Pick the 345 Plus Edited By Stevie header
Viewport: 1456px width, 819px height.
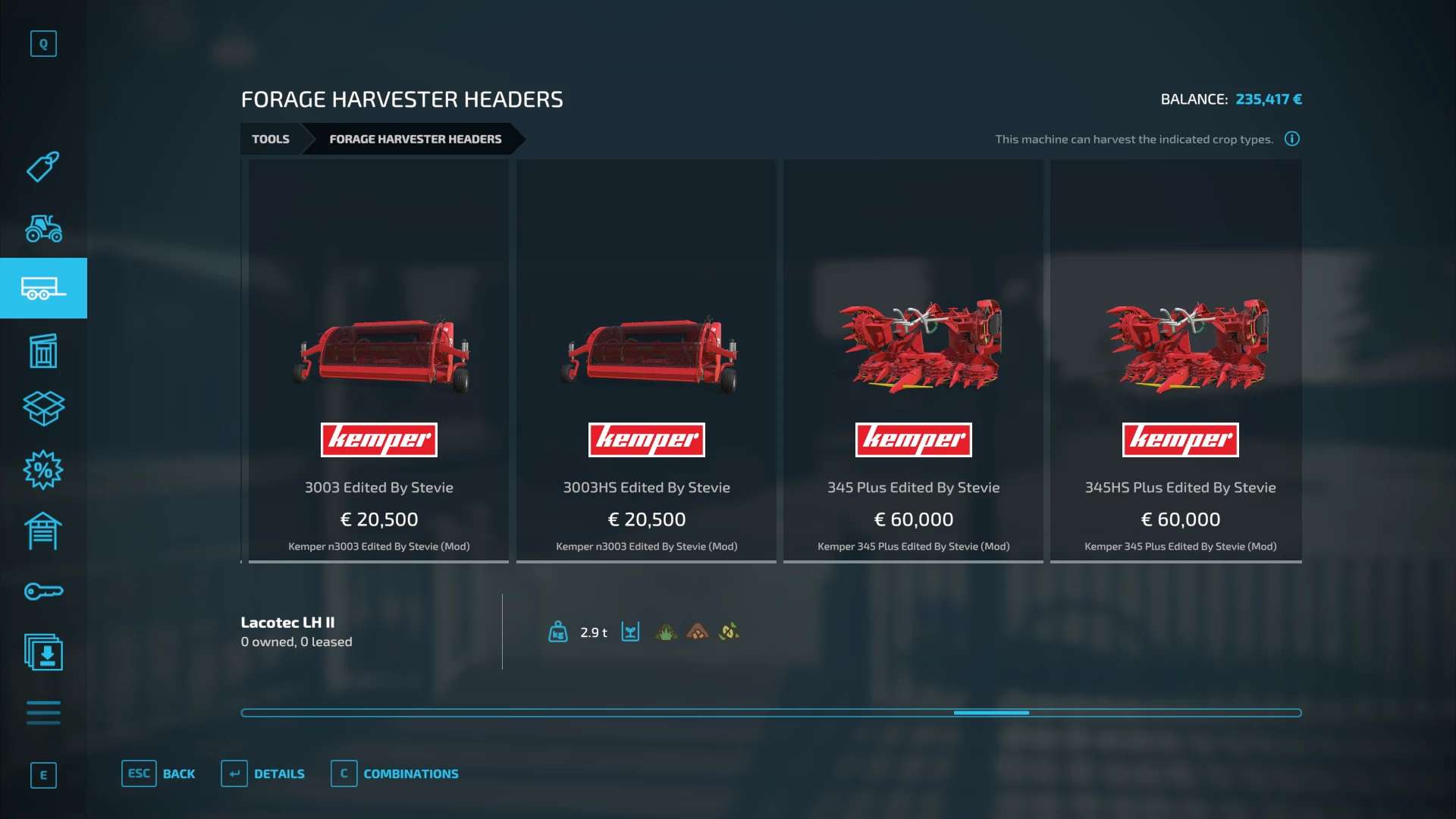point(913,361)
